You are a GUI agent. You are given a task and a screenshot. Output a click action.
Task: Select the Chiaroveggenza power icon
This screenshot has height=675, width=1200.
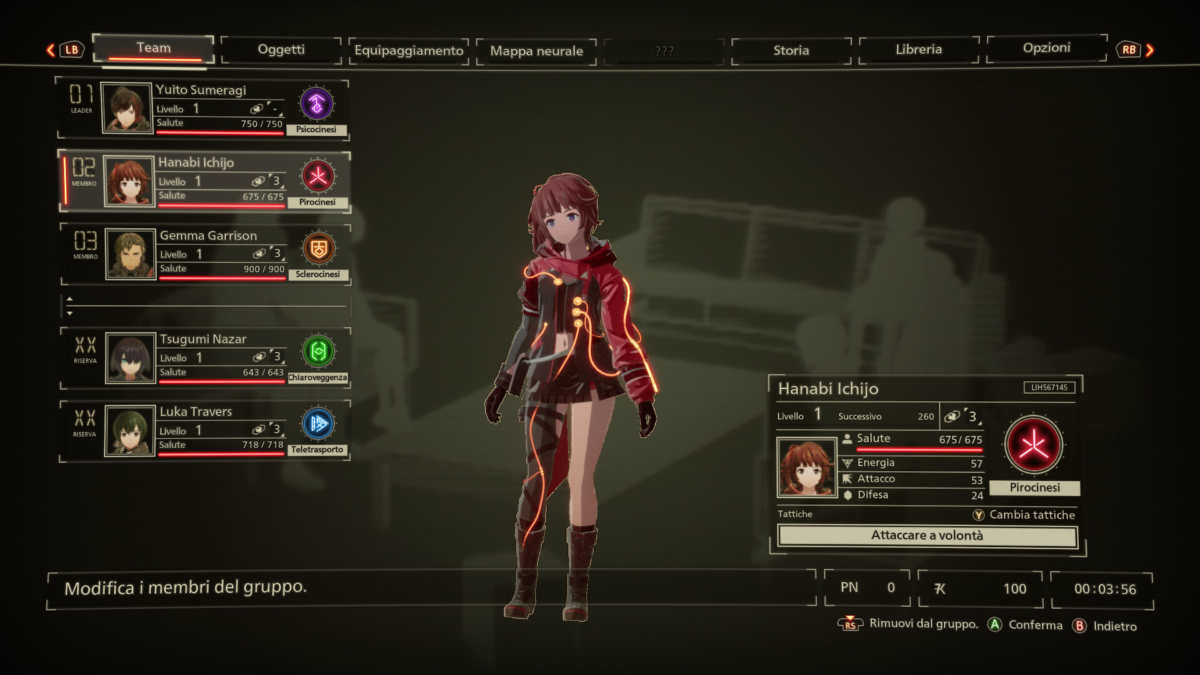318,351
